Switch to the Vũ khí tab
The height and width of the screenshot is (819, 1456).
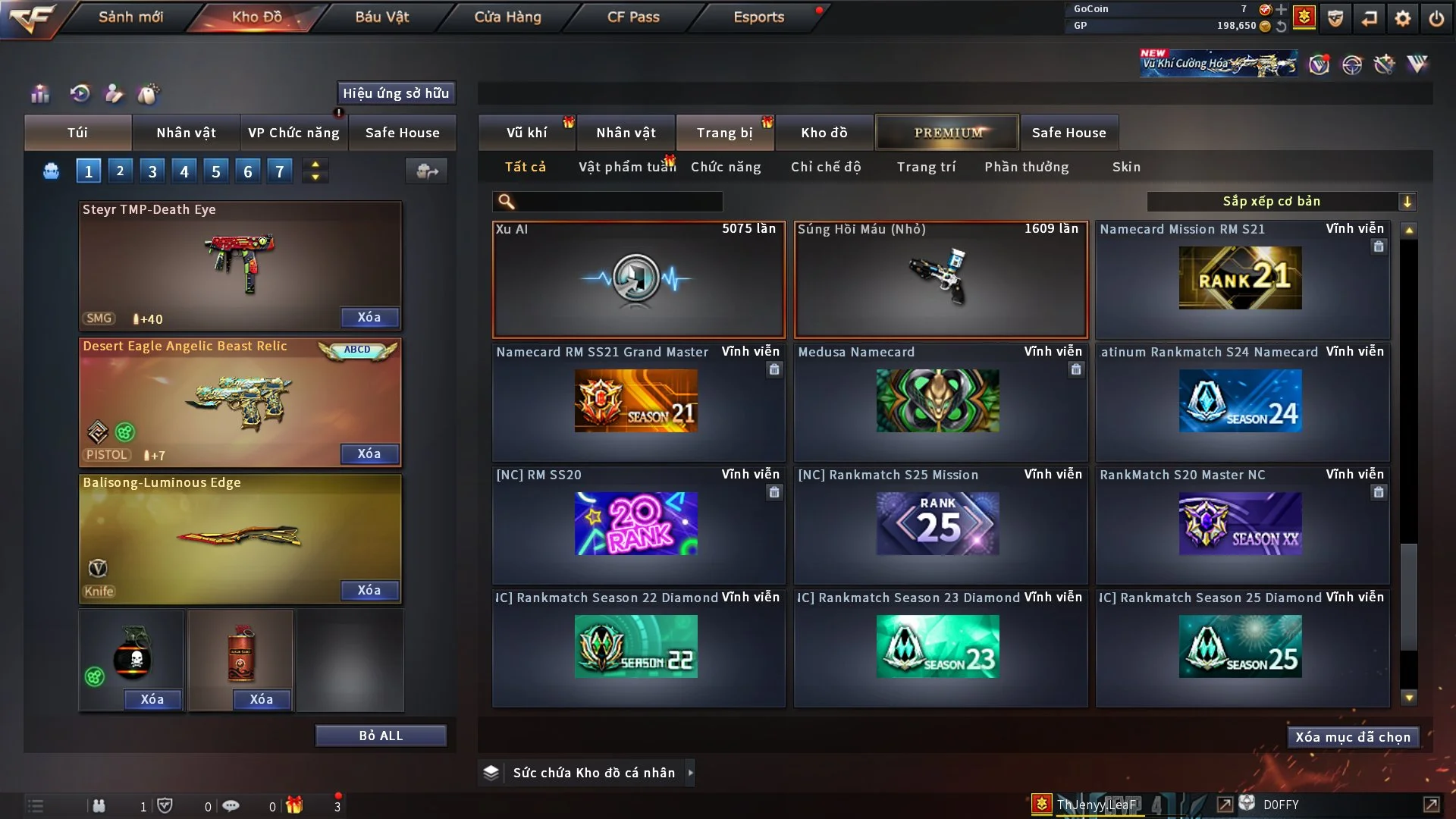point(526,133)
